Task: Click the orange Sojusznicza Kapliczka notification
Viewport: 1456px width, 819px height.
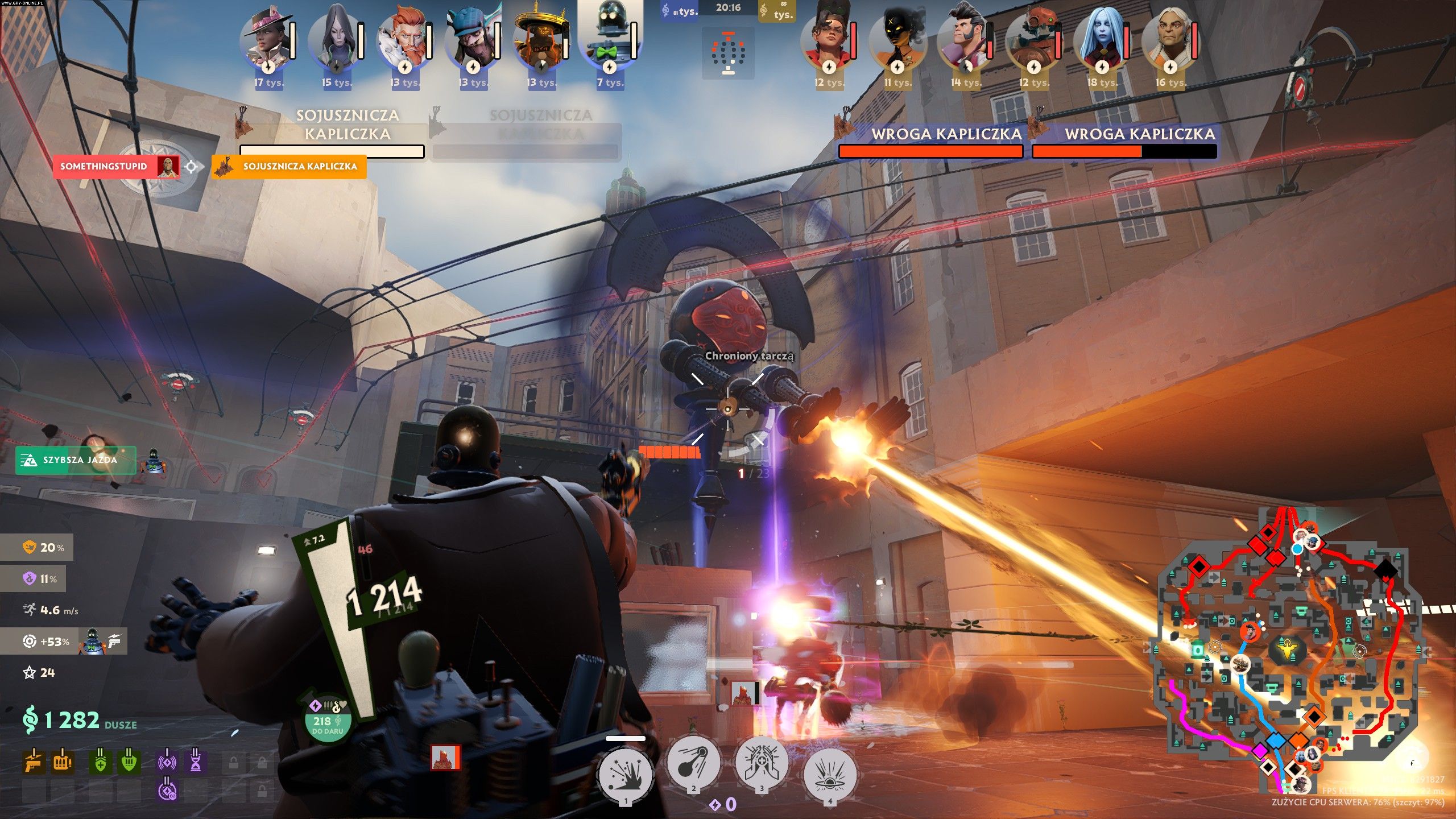Action: coord(289,167)
